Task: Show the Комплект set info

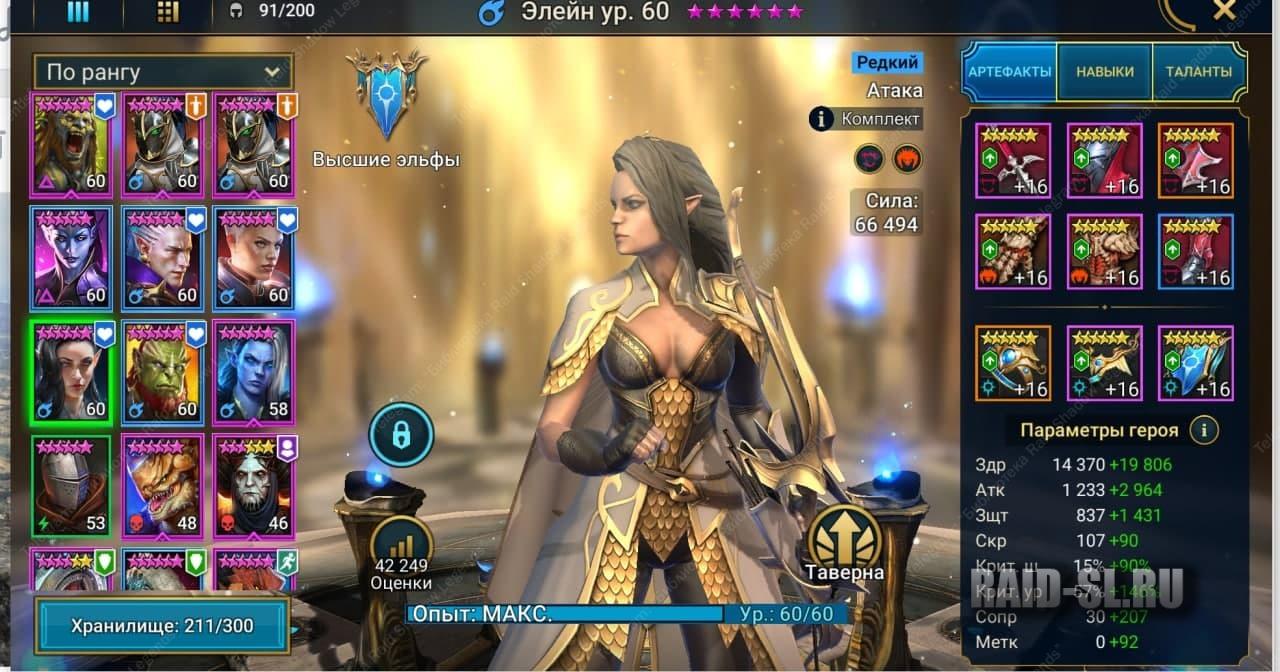Action: point(865,119)
